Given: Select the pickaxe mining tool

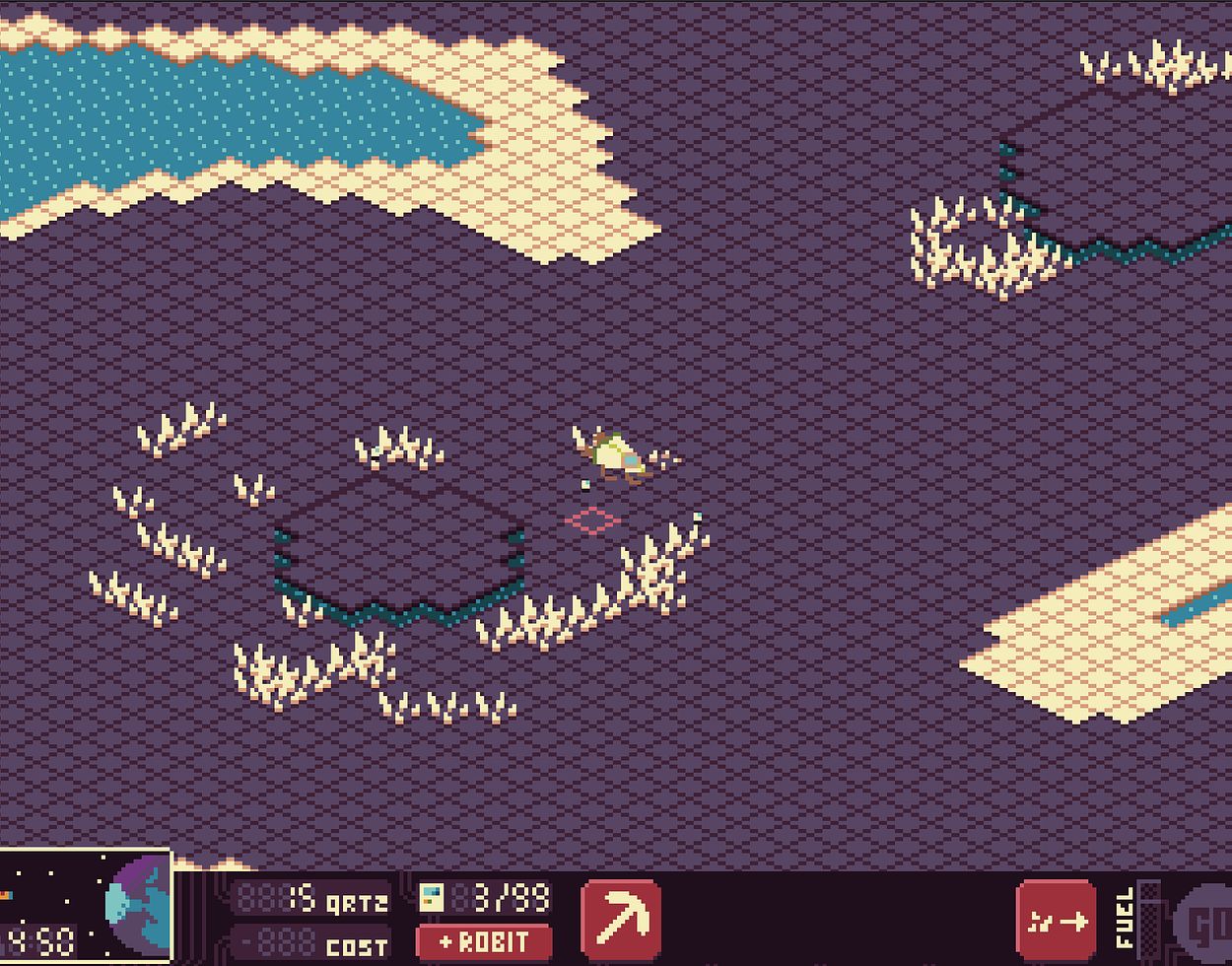Looking at the screenshot, I should pyautogui.click(x=621, y=918).
